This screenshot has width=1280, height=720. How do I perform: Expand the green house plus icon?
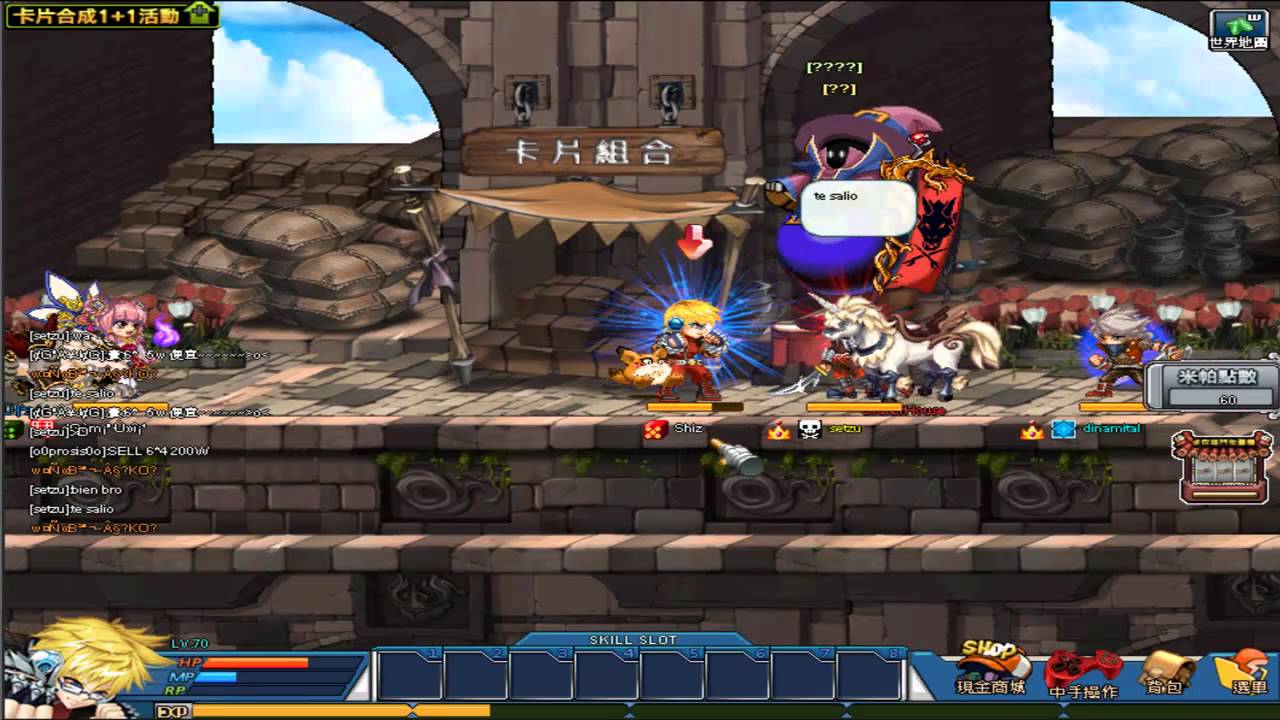point(202,14)
